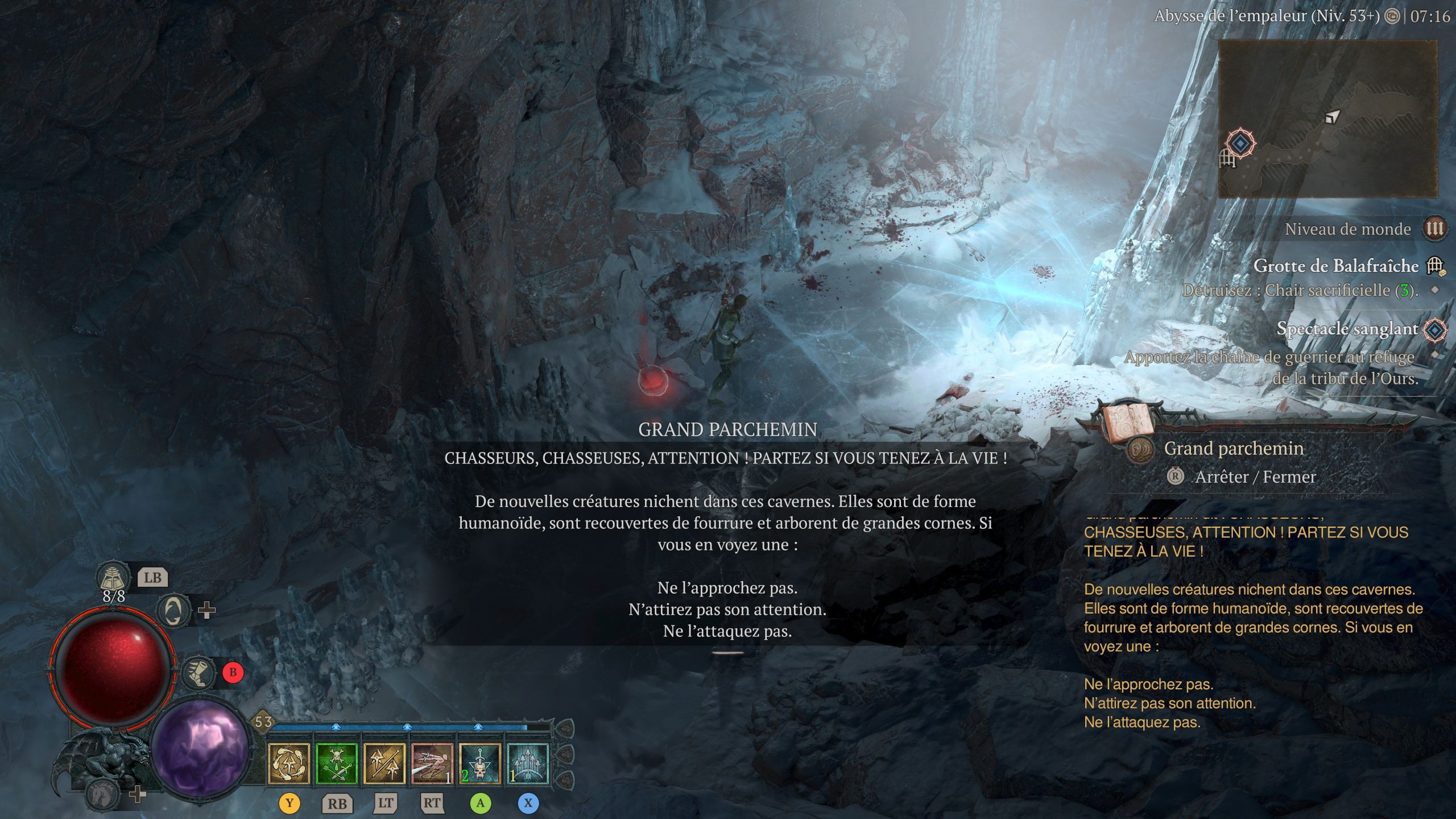Click the dungeon gate marker on the minimap
Screen dimensions: 1456x819
(1227, 158)
